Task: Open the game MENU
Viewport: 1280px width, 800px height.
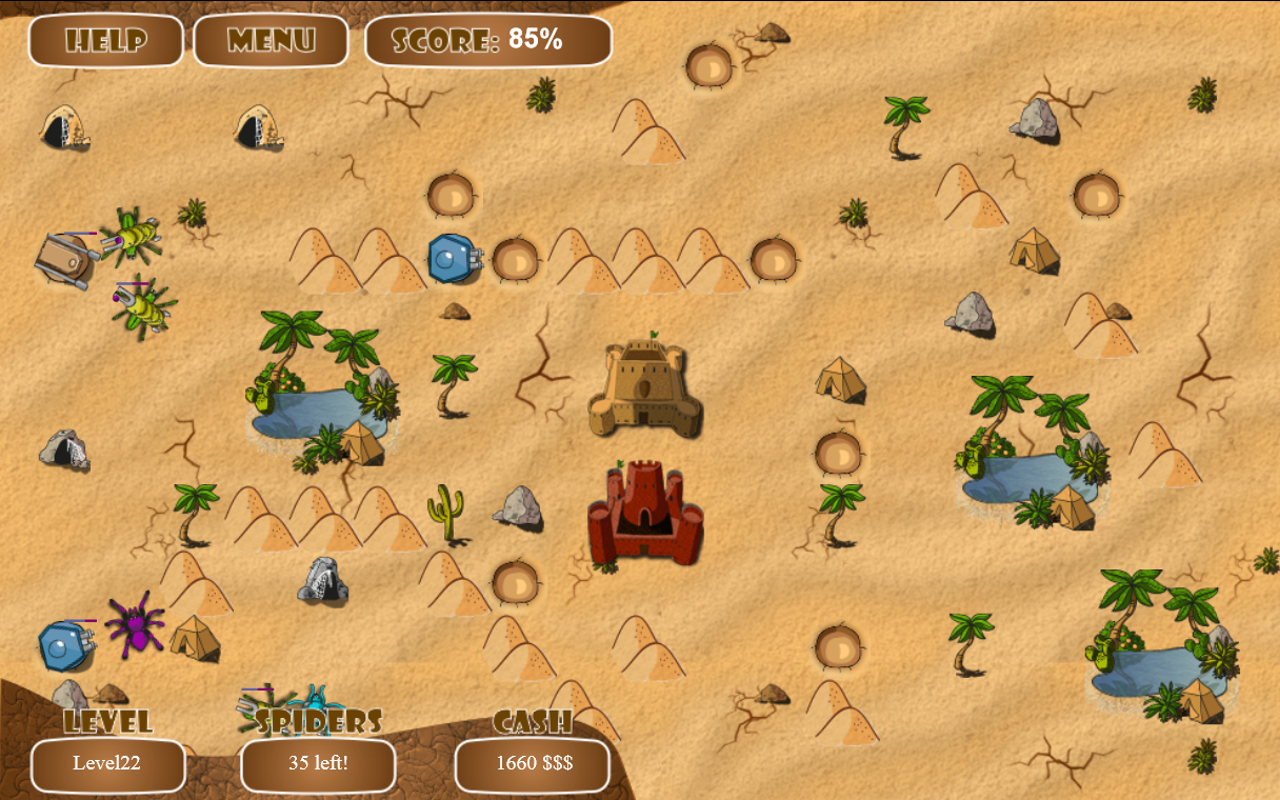Action: coord(271,41)
